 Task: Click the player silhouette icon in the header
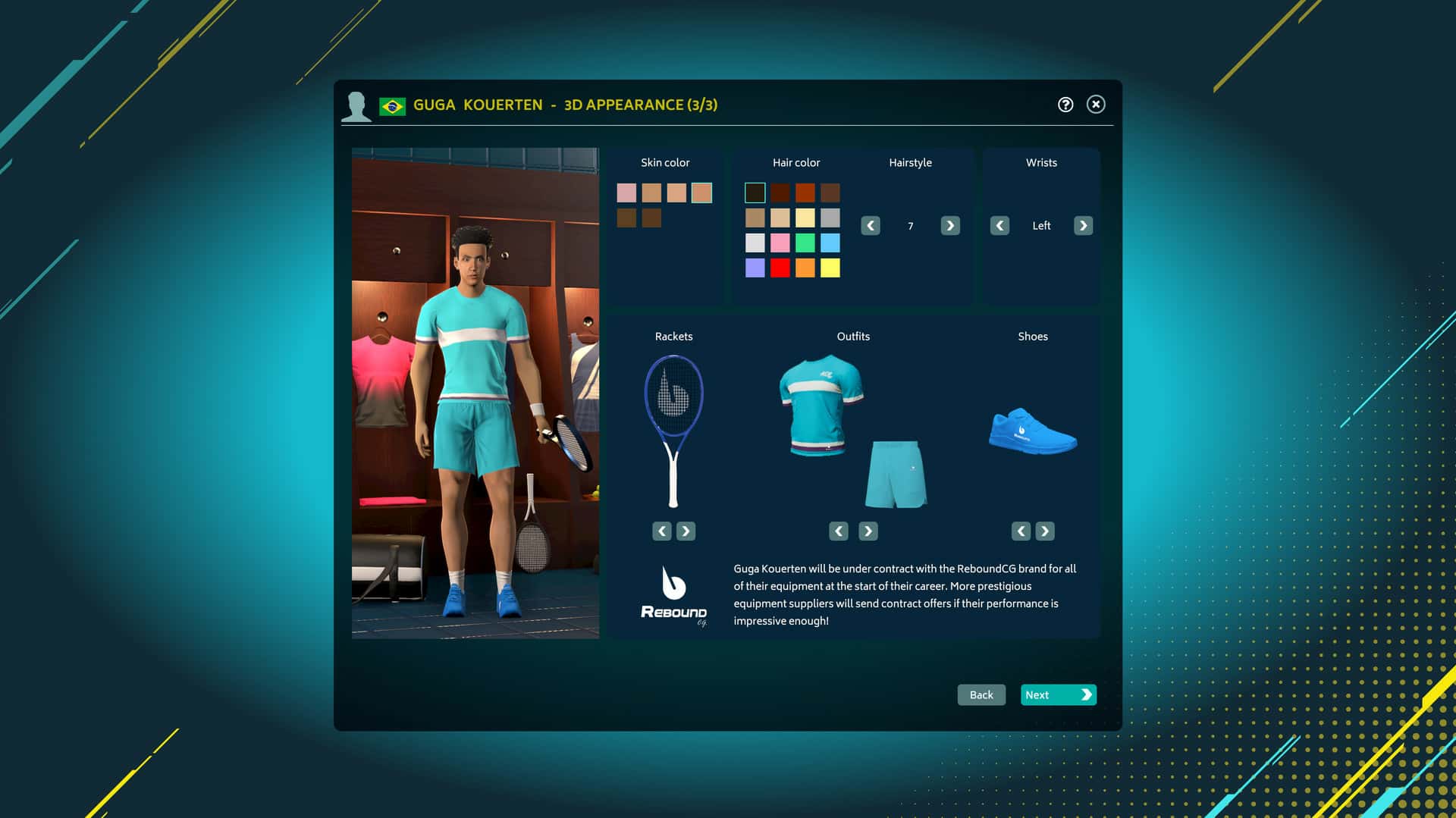pyautogui.click(x=356, y=105)
